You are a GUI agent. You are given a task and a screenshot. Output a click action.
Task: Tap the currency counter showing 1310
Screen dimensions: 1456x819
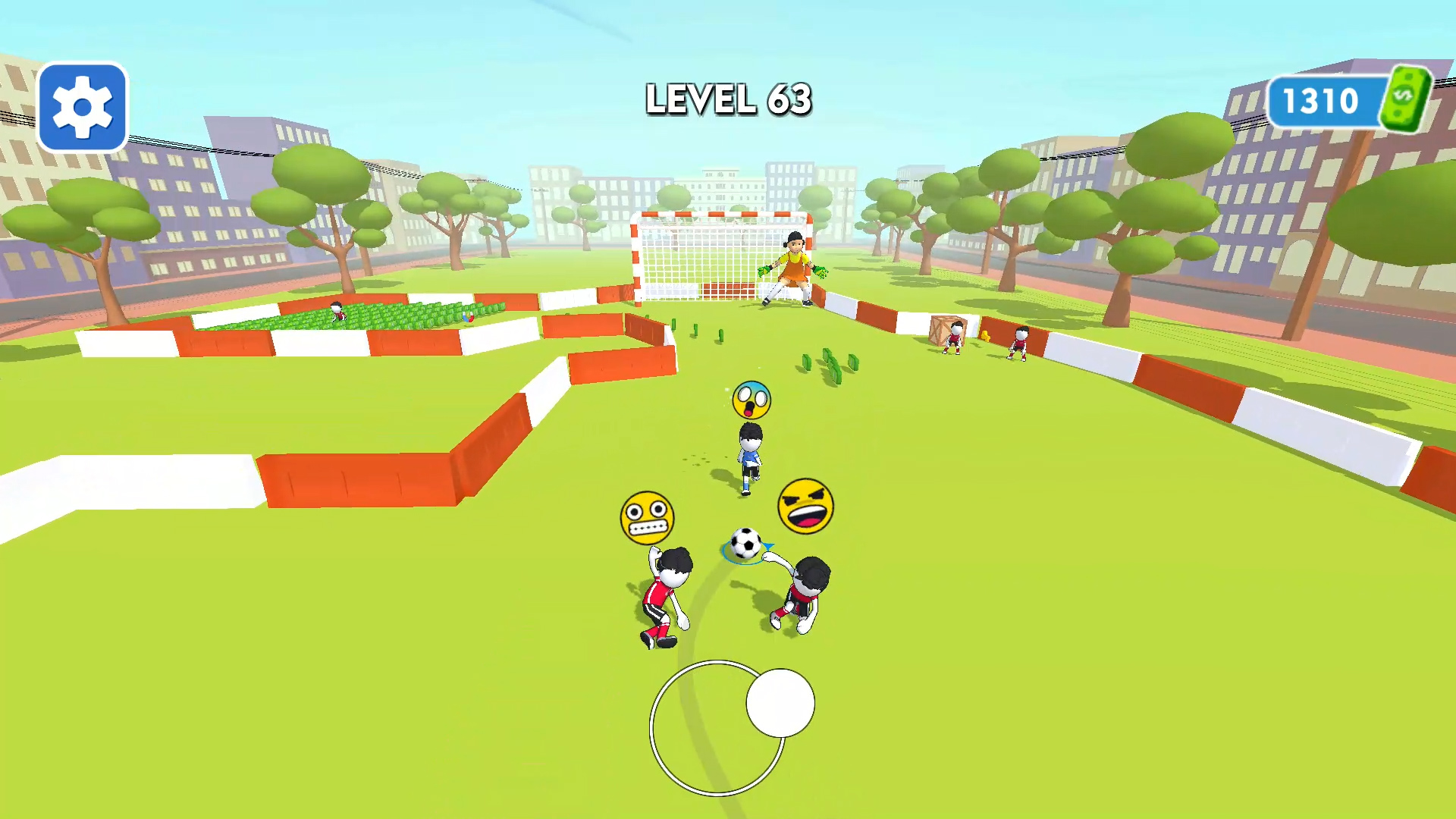click(1323, 99)
